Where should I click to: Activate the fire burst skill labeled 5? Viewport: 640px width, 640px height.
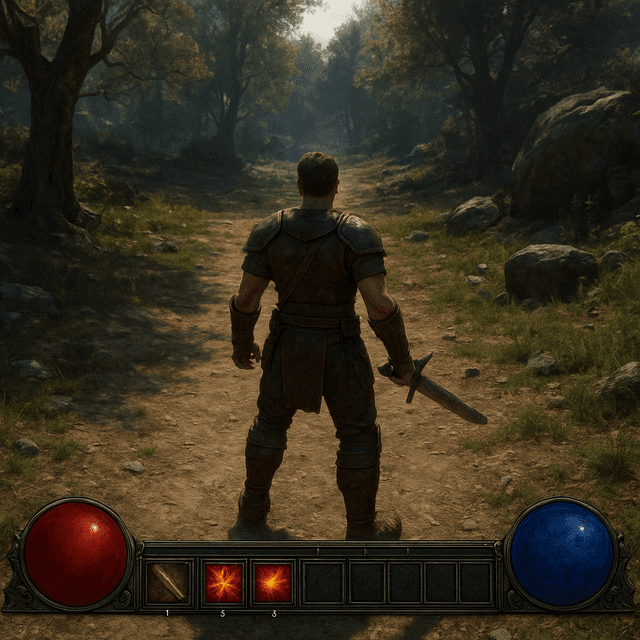[223, 582]
